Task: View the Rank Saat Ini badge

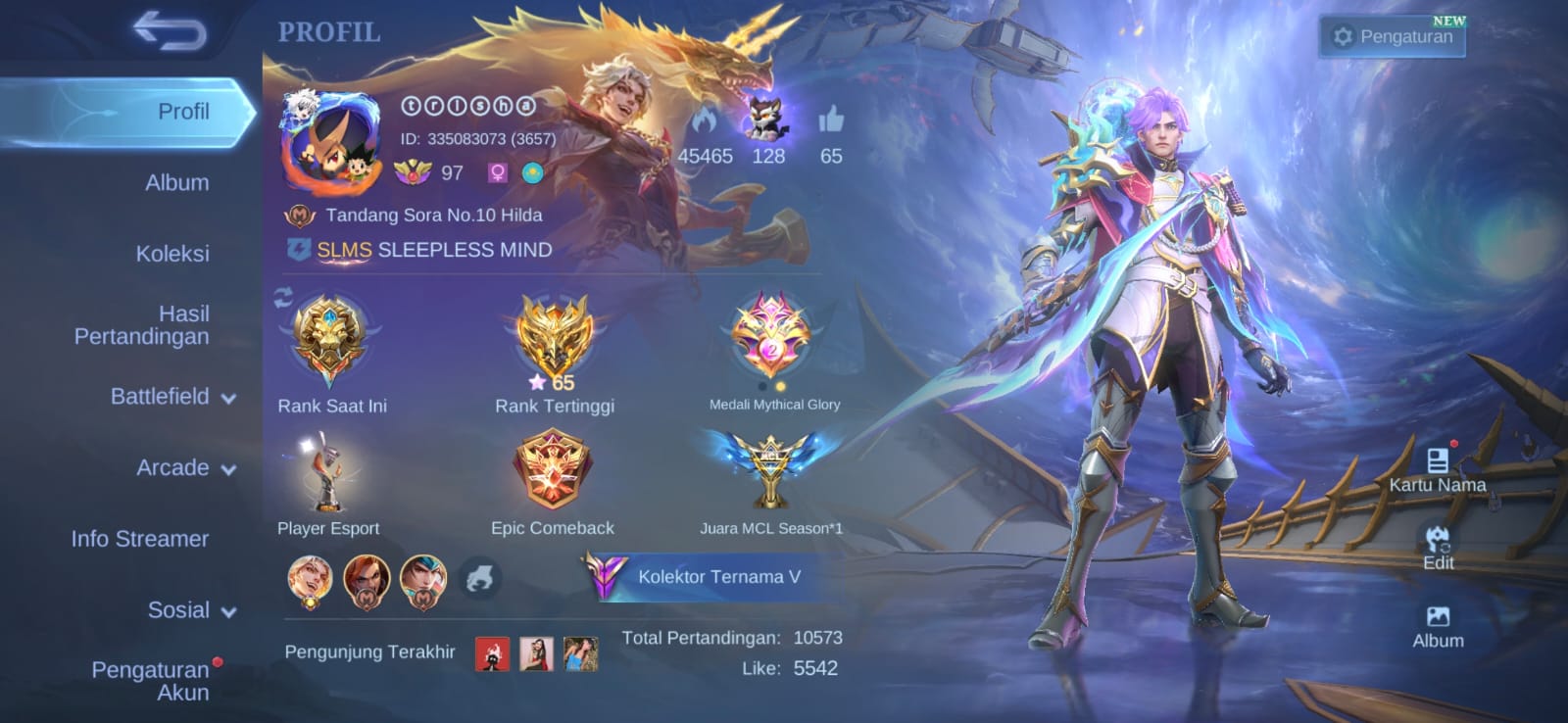Action: [331, 341]
